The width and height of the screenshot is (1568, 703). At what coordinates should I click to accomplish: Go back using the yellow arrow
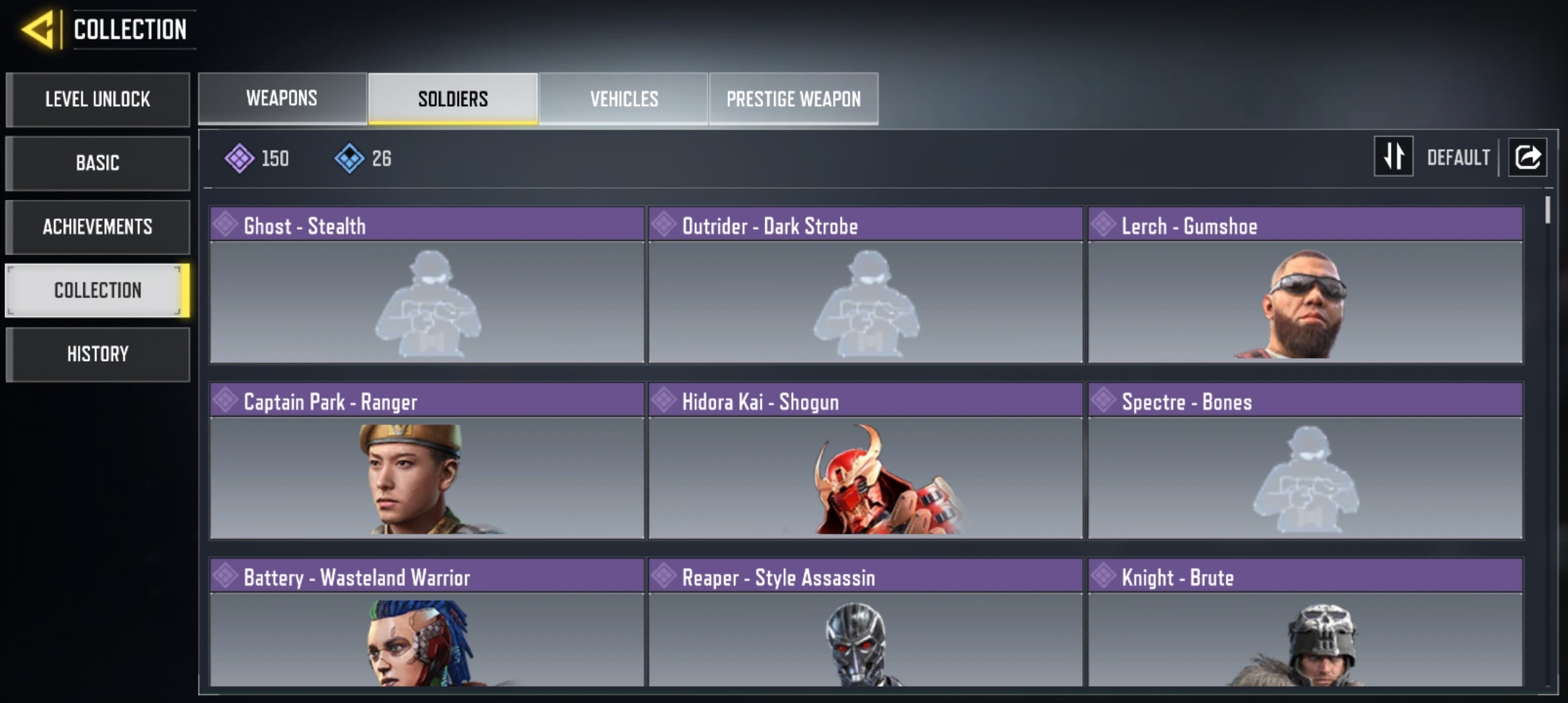tap(39, 30)
